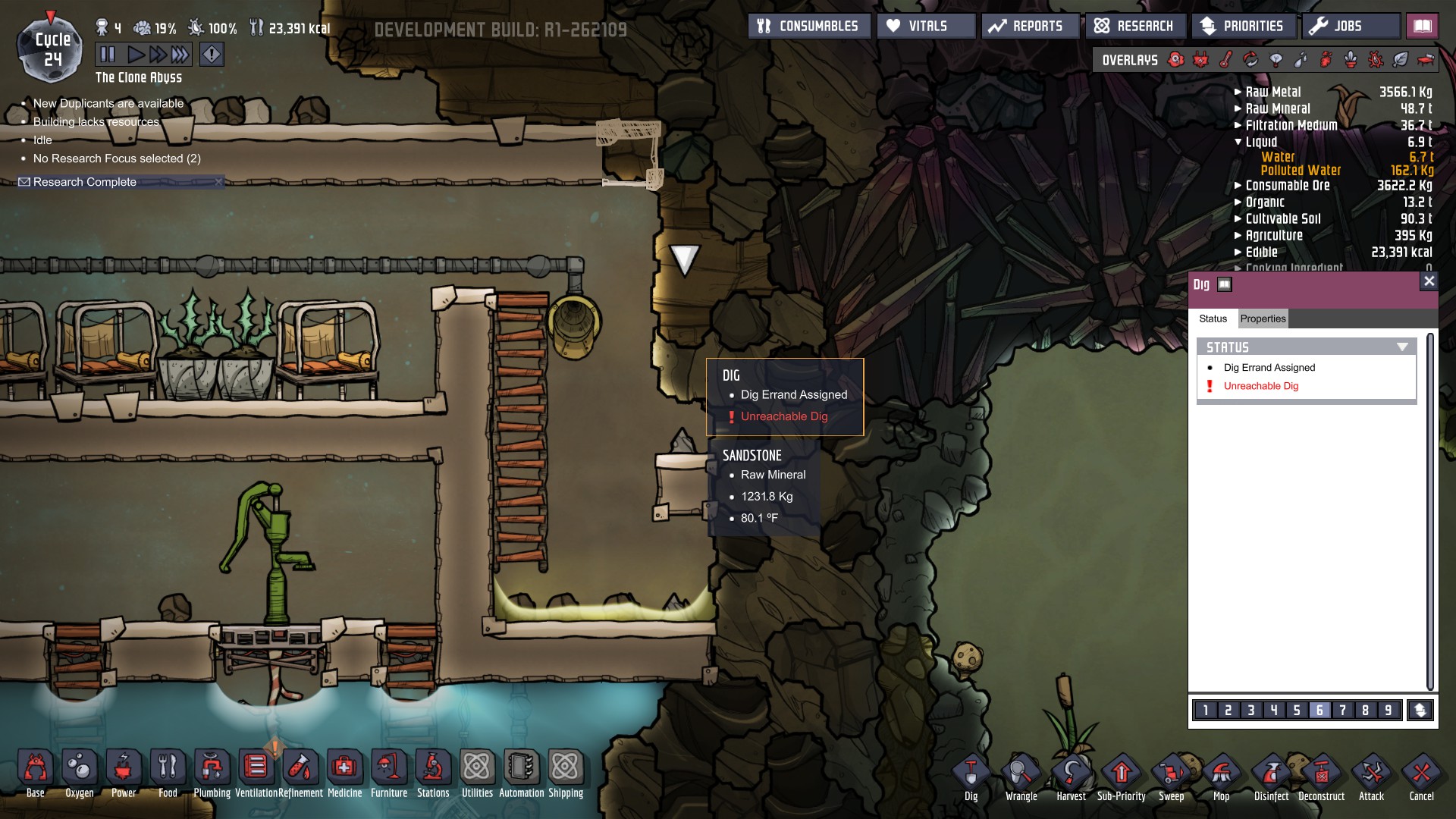Select the Harvest tool
This screenshot has width=1456, height=819.
pos(1072,772)
